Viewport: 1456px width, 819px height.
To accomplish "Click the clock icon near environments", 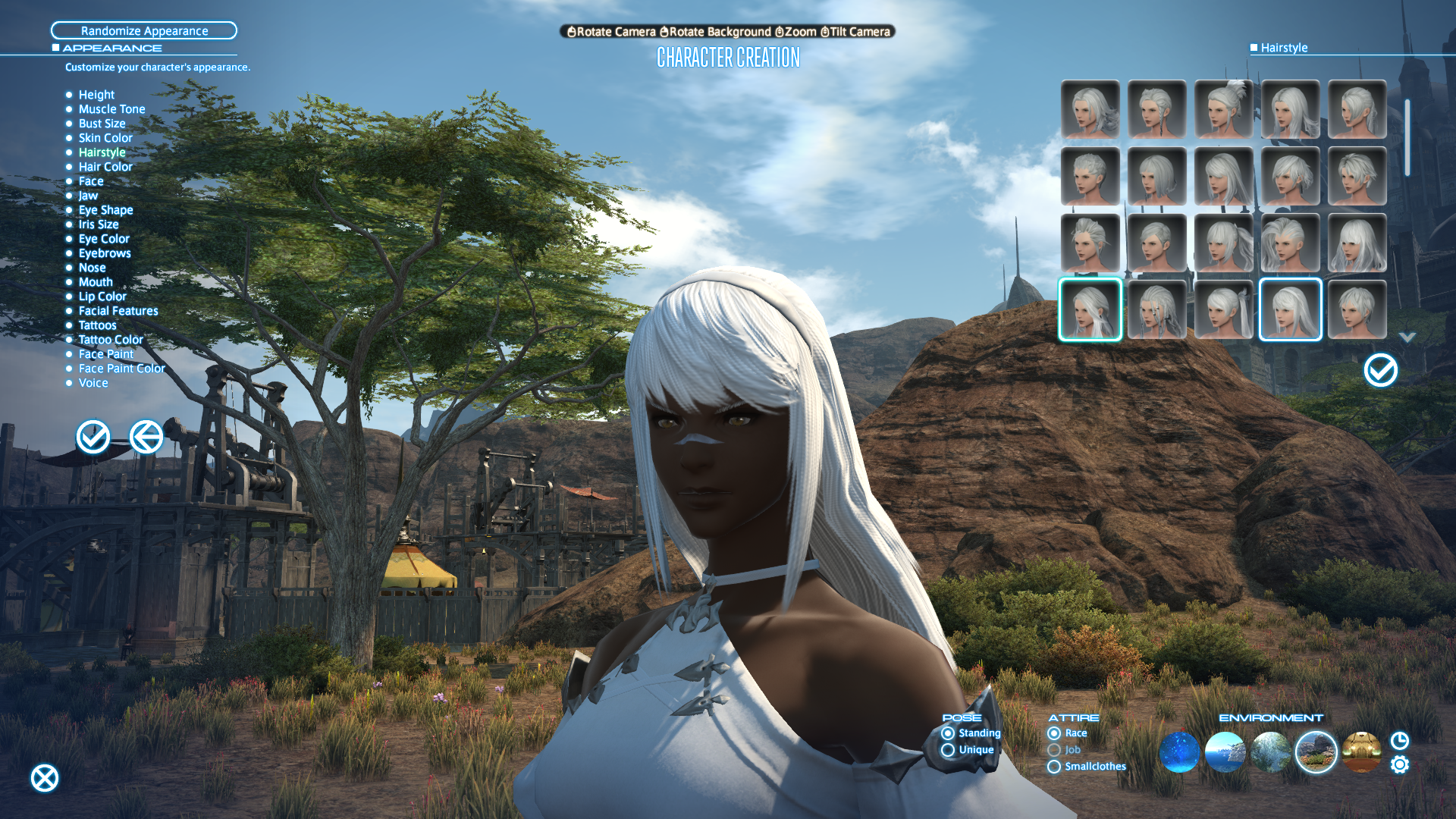I will (1400, 741).
